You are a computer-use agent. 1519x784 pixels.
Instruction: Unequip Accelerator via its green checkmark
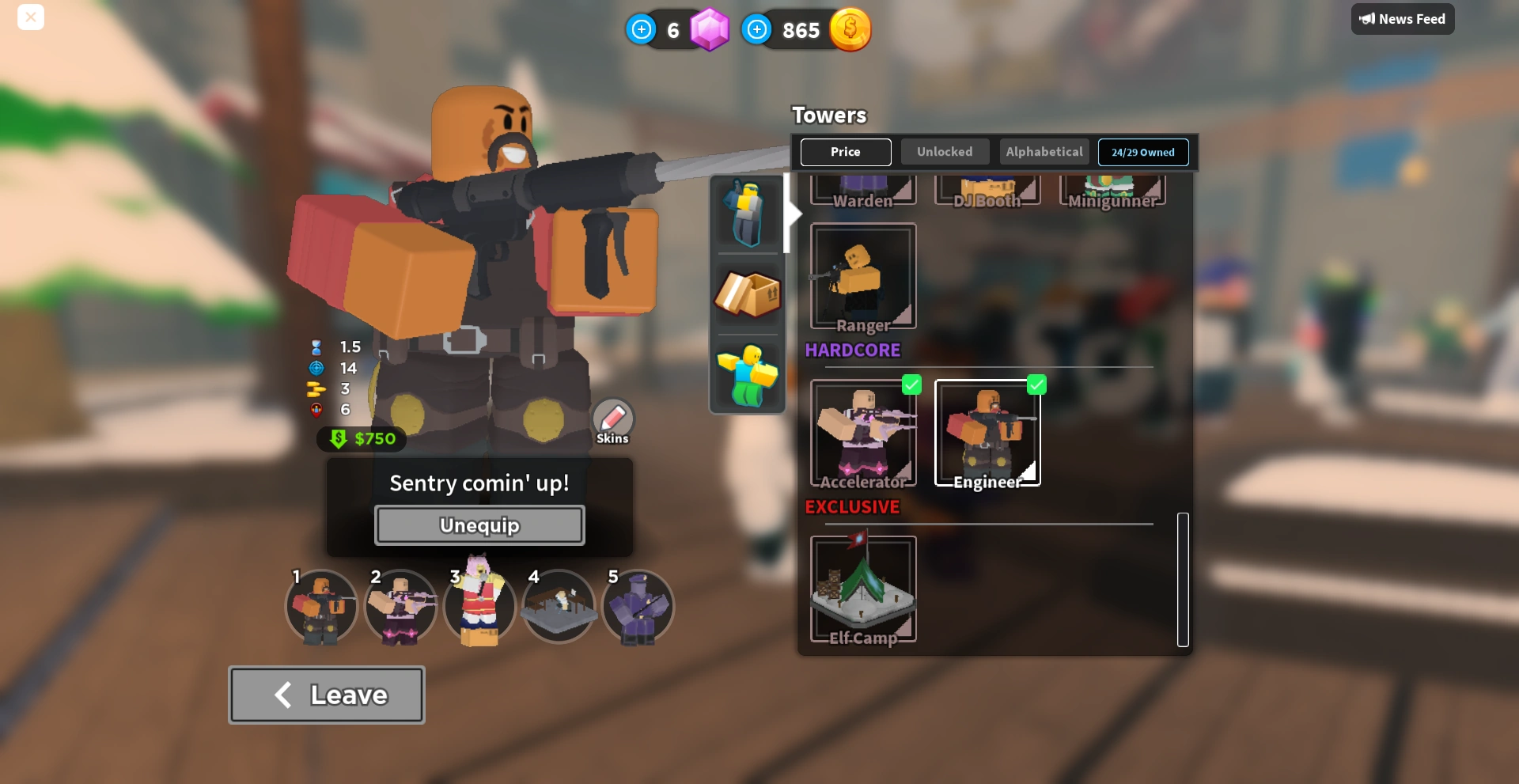coord(911,384)
